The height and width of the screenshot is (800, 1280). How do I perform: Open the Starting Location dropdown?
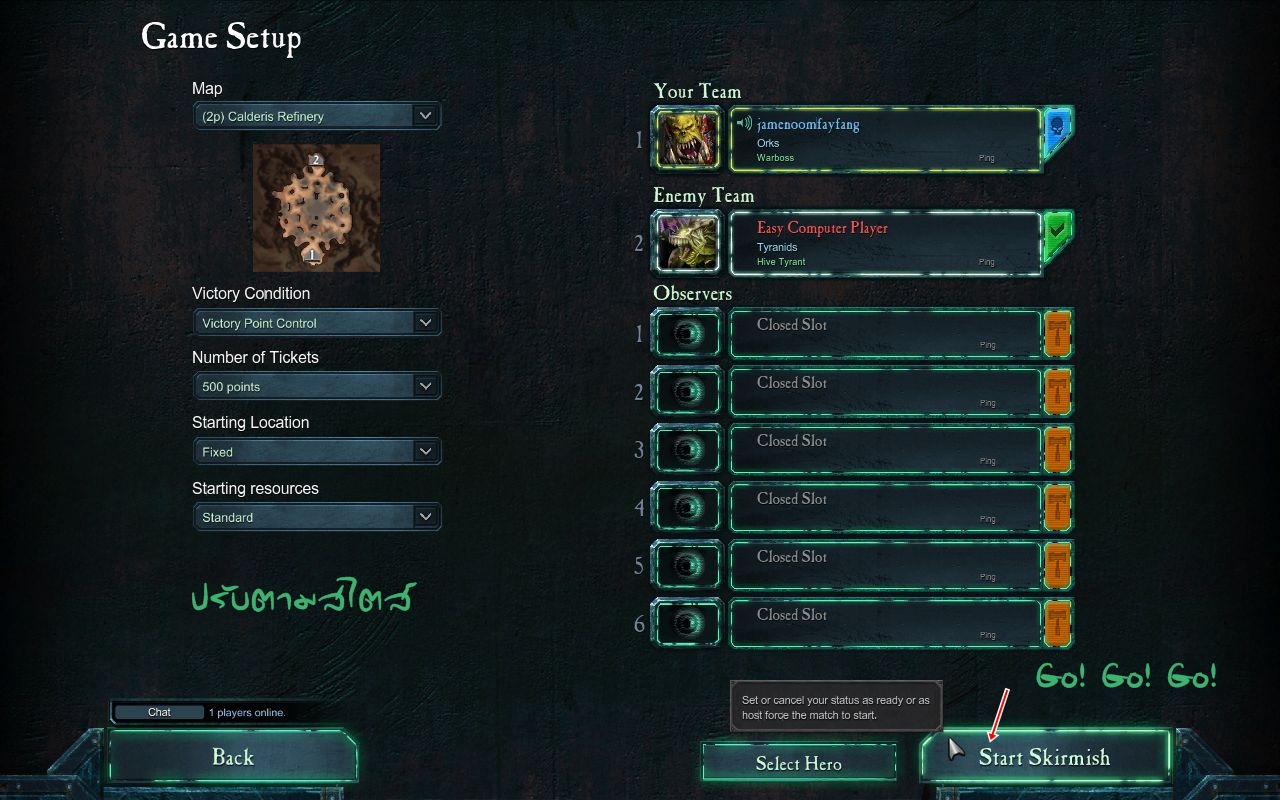[x=316, y=452]
